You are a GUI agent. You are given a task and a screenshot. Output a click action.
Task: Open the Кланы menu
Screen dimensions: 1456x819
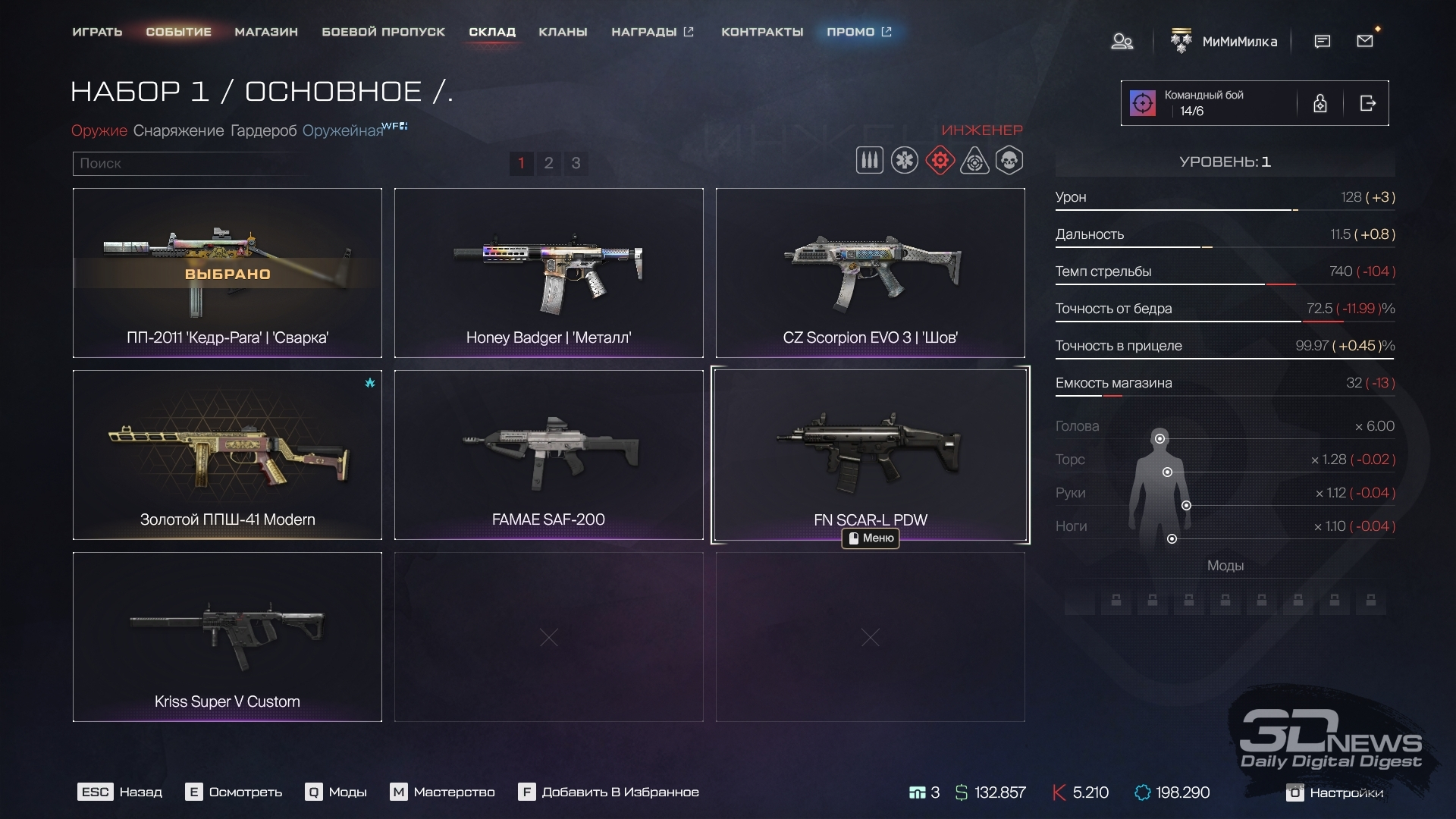coord(563,32)
